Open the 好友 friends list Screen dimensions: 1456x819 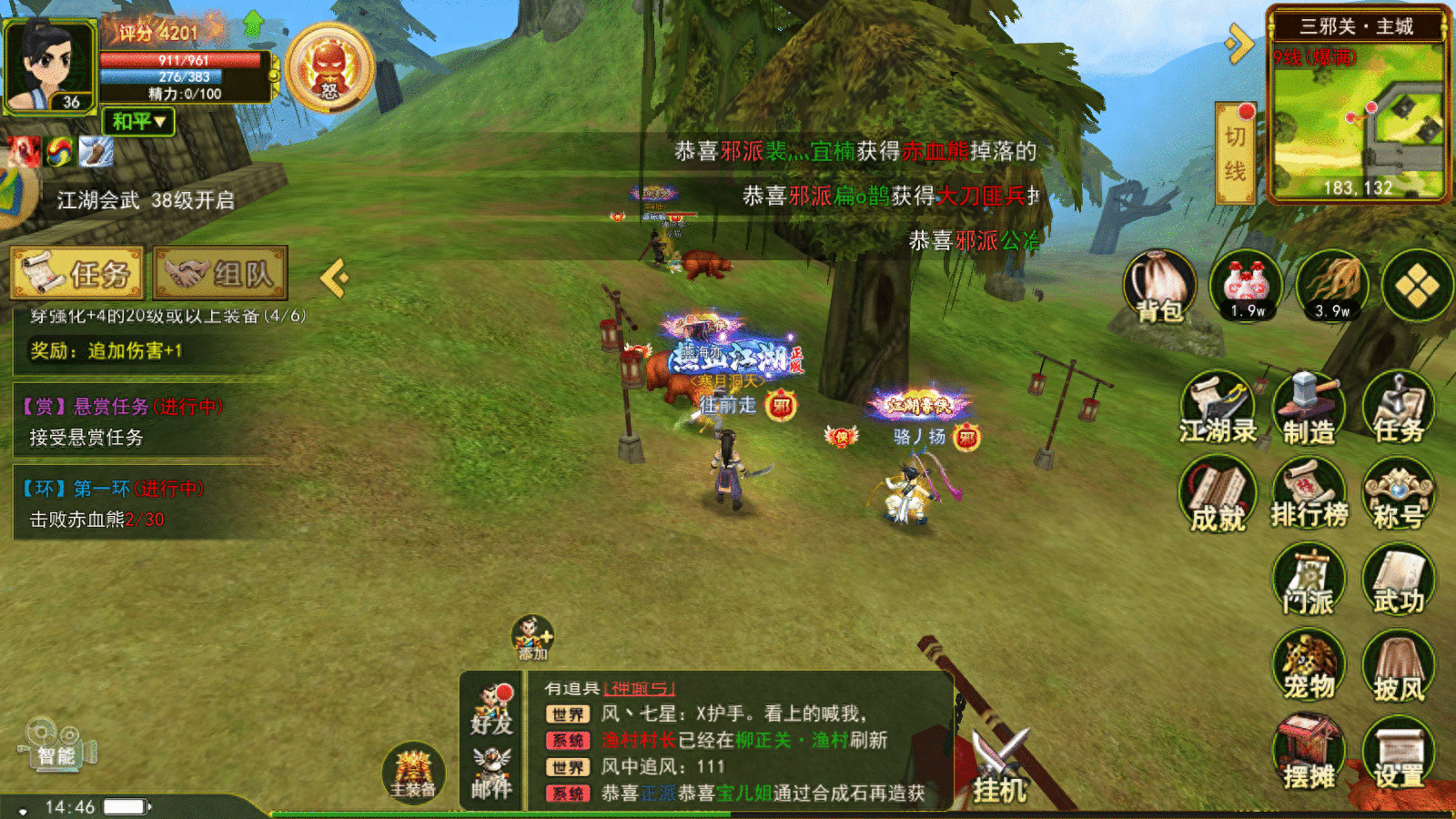[x=491, y=710]
